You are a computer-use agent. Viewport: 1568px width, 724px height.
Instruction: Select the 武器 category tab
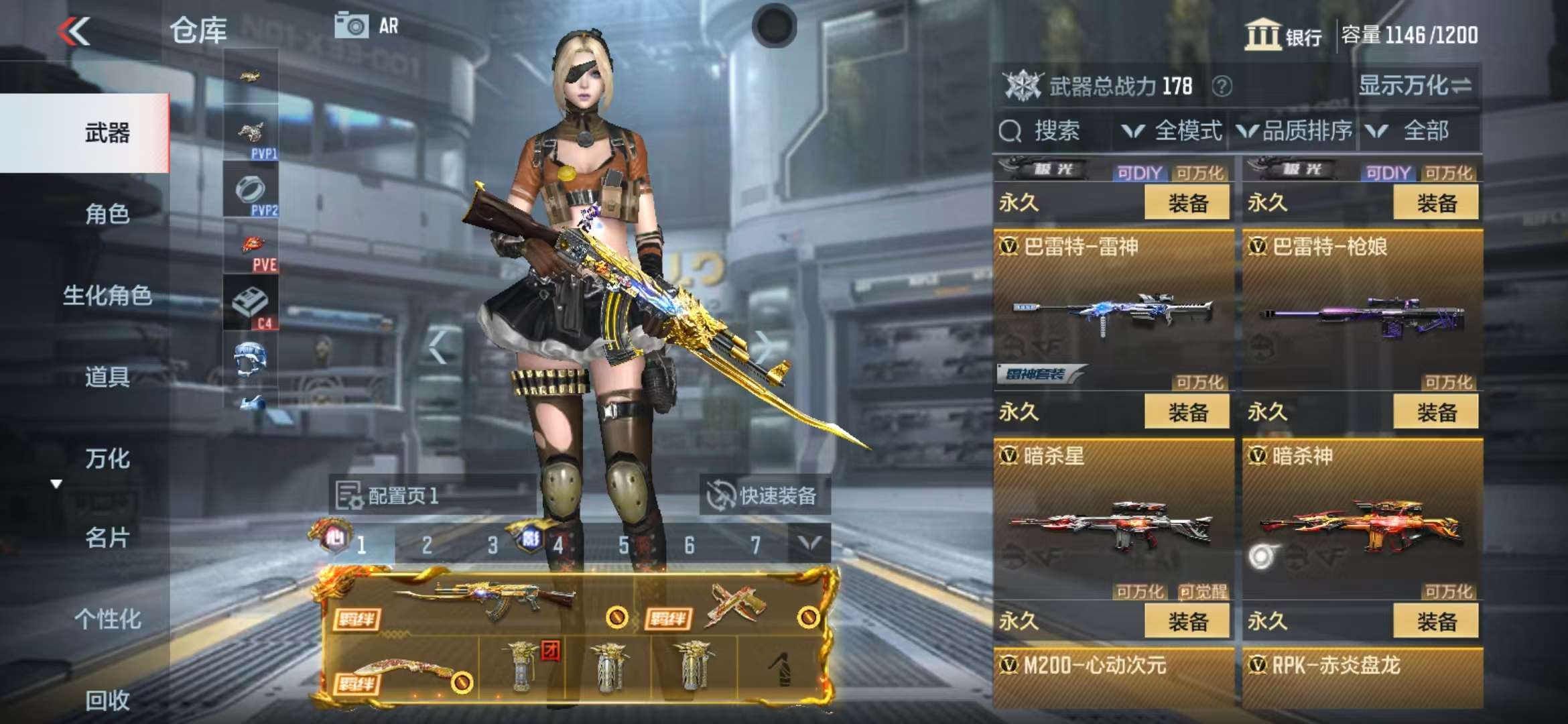coord(107,133)
